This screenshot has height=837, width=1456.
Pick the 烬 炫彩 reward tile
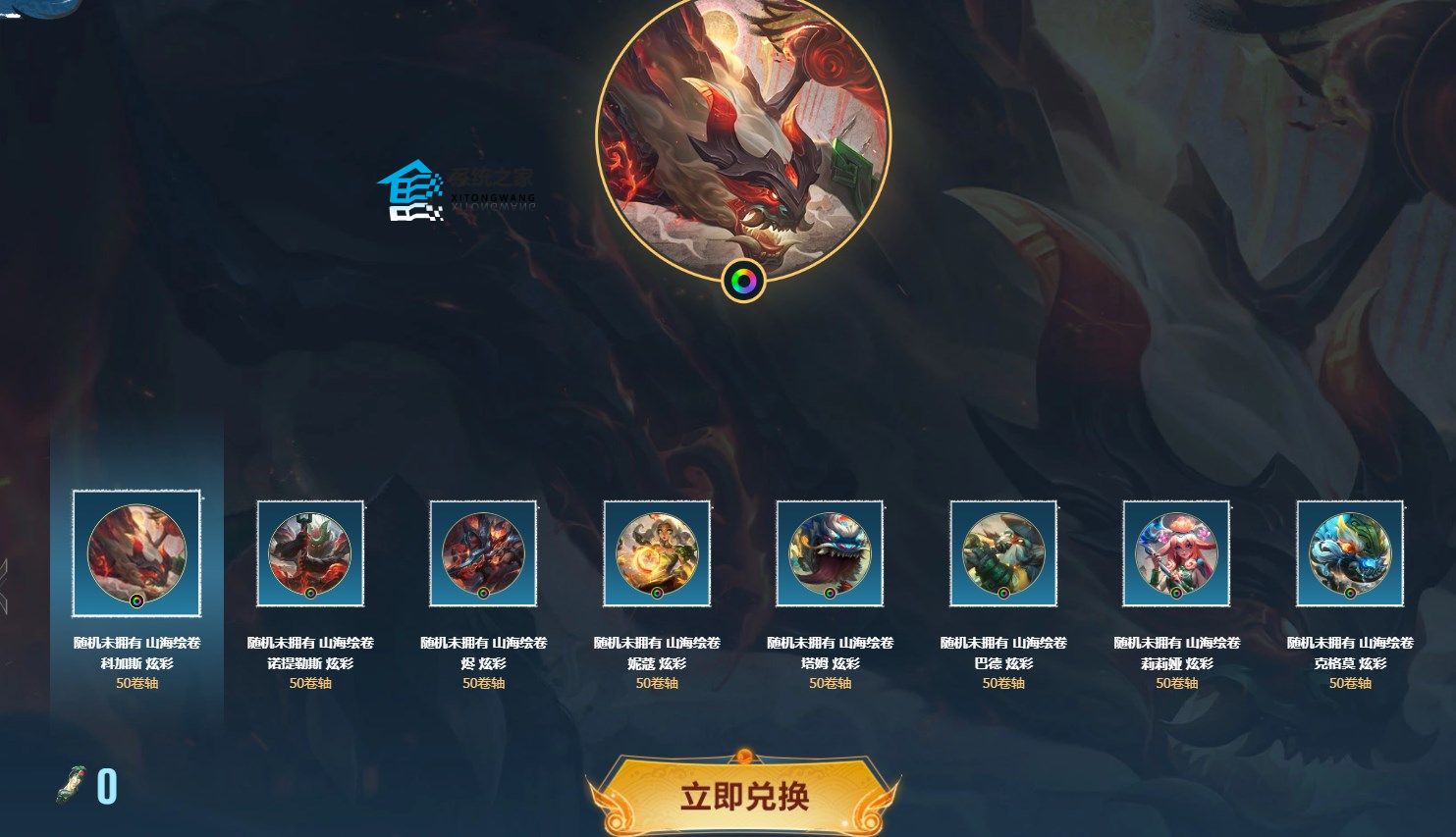click(483, 553)
